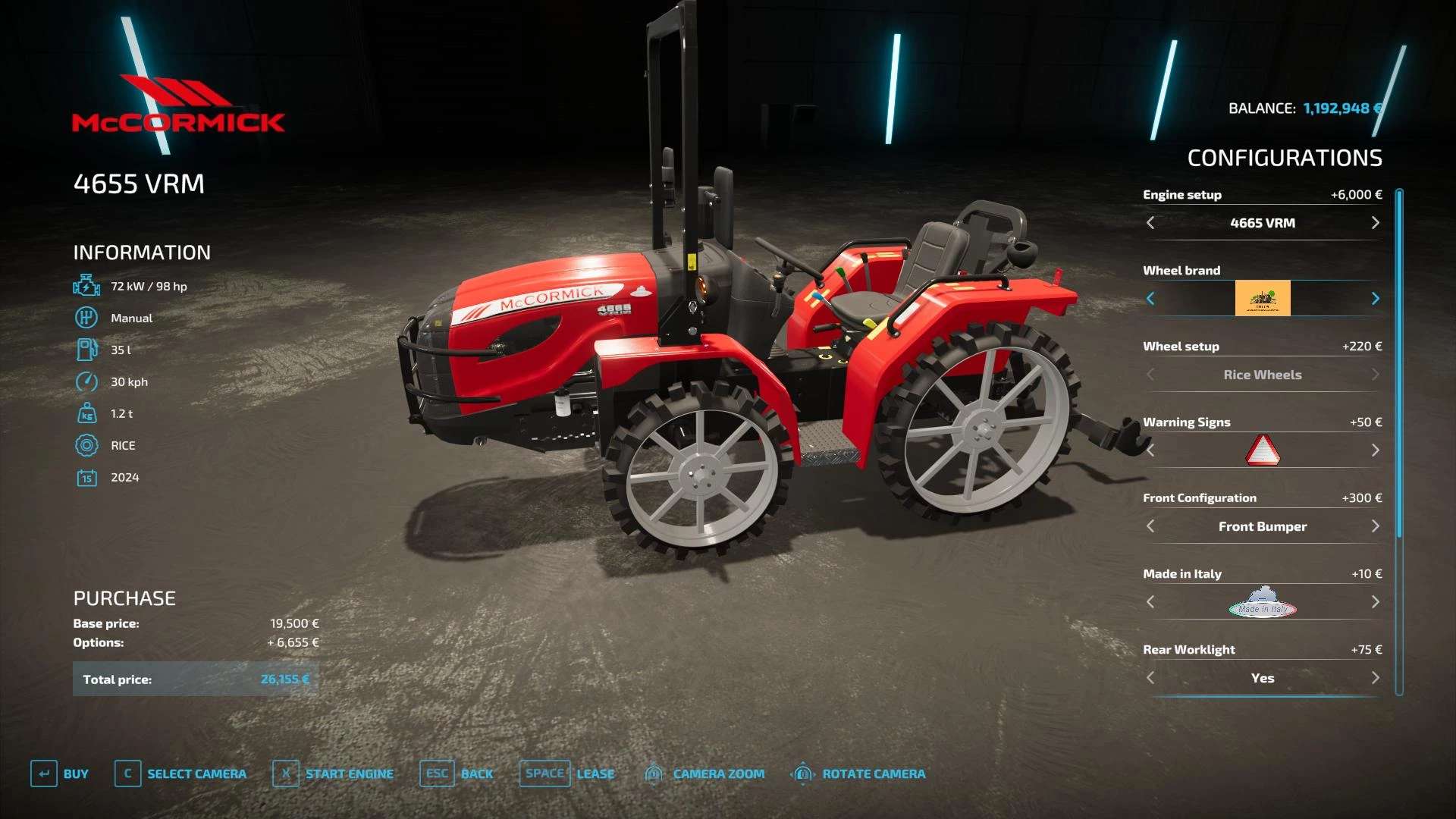1456x819 pixels.
Task: Go back from the shop screen
Action: point(457,773)
